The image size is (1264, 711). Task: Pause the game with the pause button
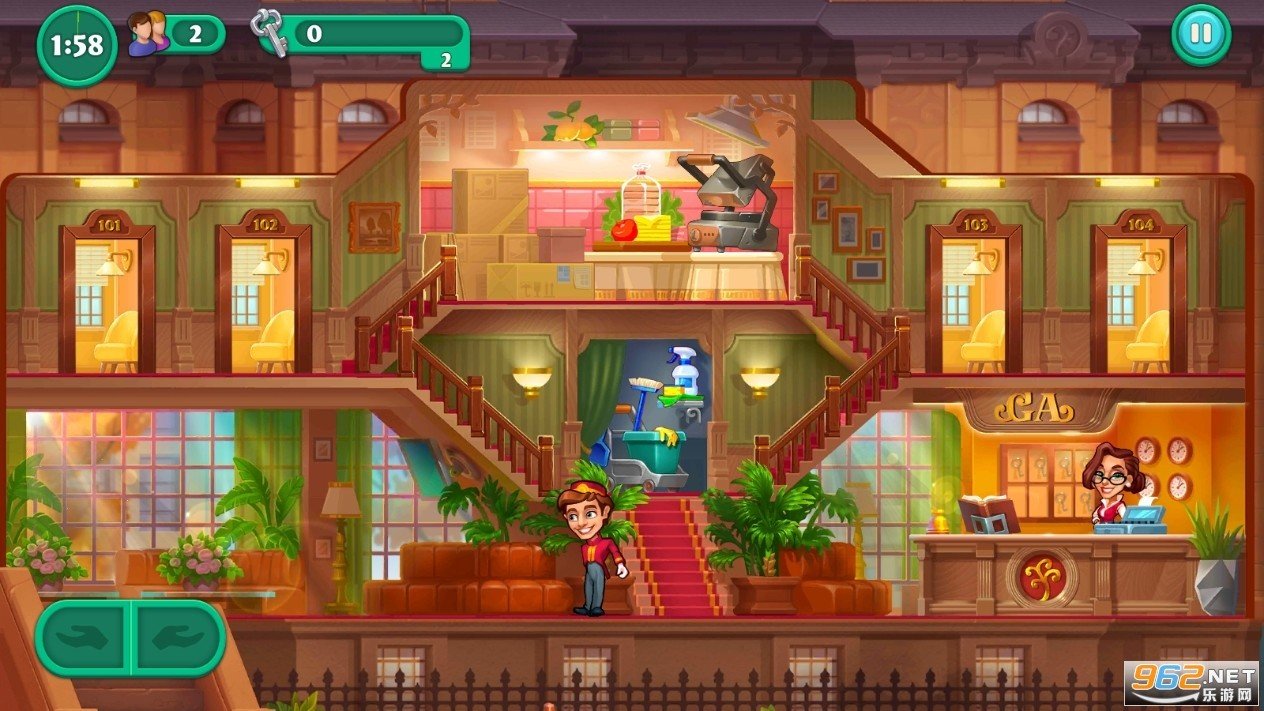[x=1200, y=34]
